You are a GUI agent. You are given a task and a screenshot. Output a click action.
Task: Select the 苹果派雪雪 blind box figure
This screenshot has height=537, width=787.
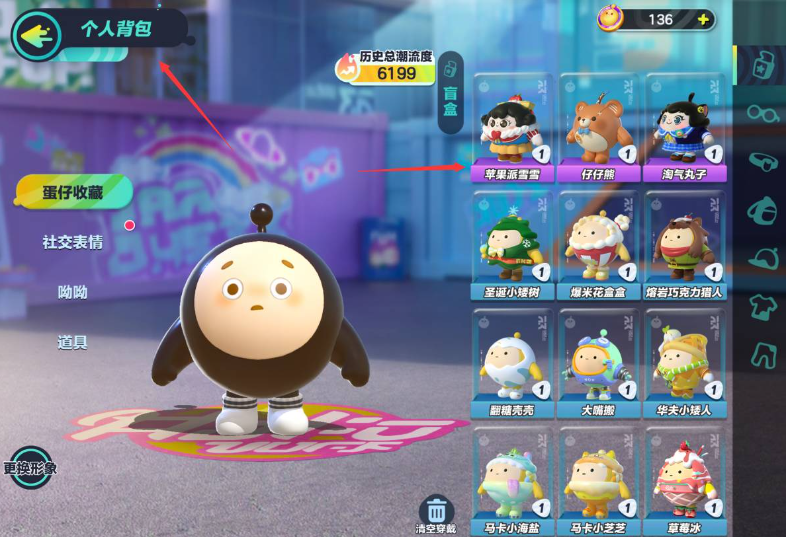pos(513,124)
